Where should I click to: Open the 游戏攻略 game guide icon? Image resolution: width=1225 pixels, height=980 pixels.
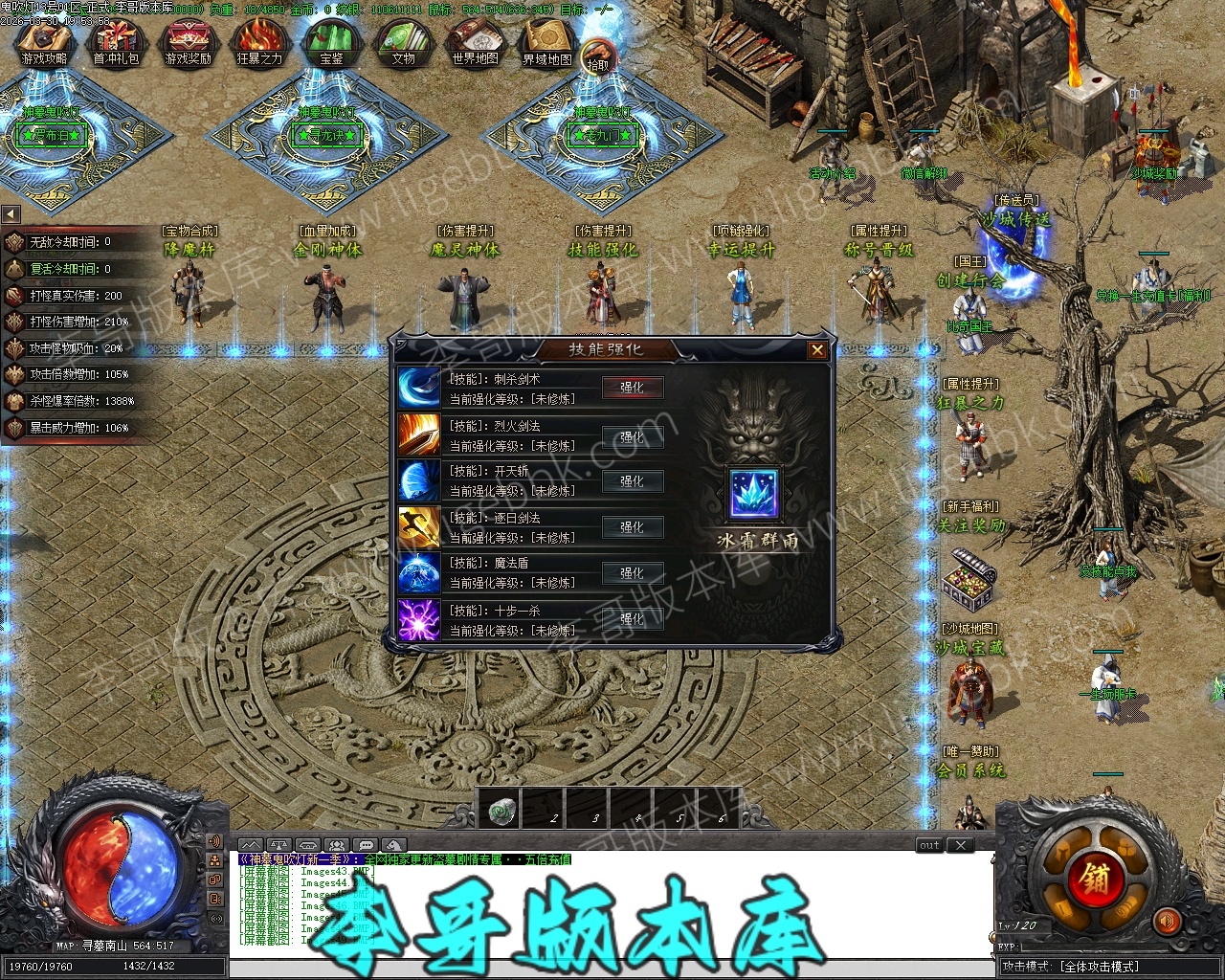(x=44, y=43)
